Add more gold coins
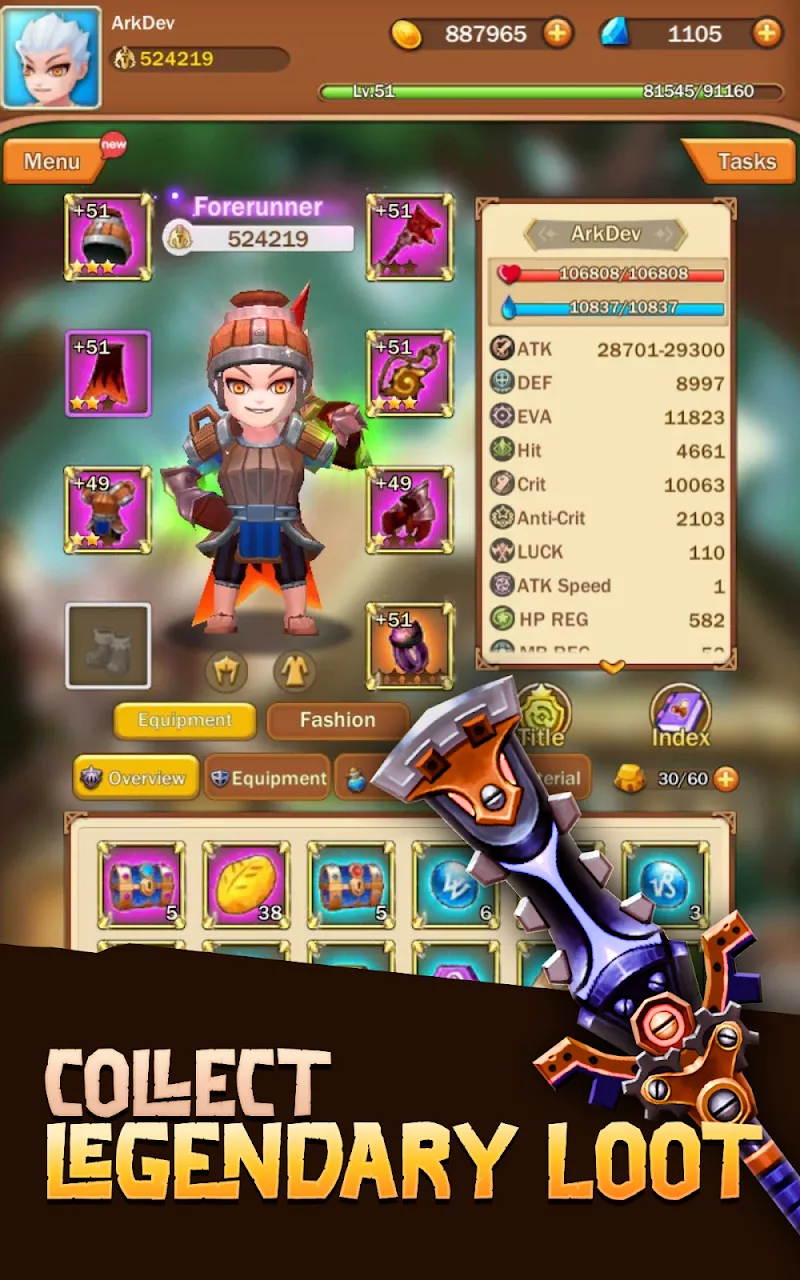 557,34
